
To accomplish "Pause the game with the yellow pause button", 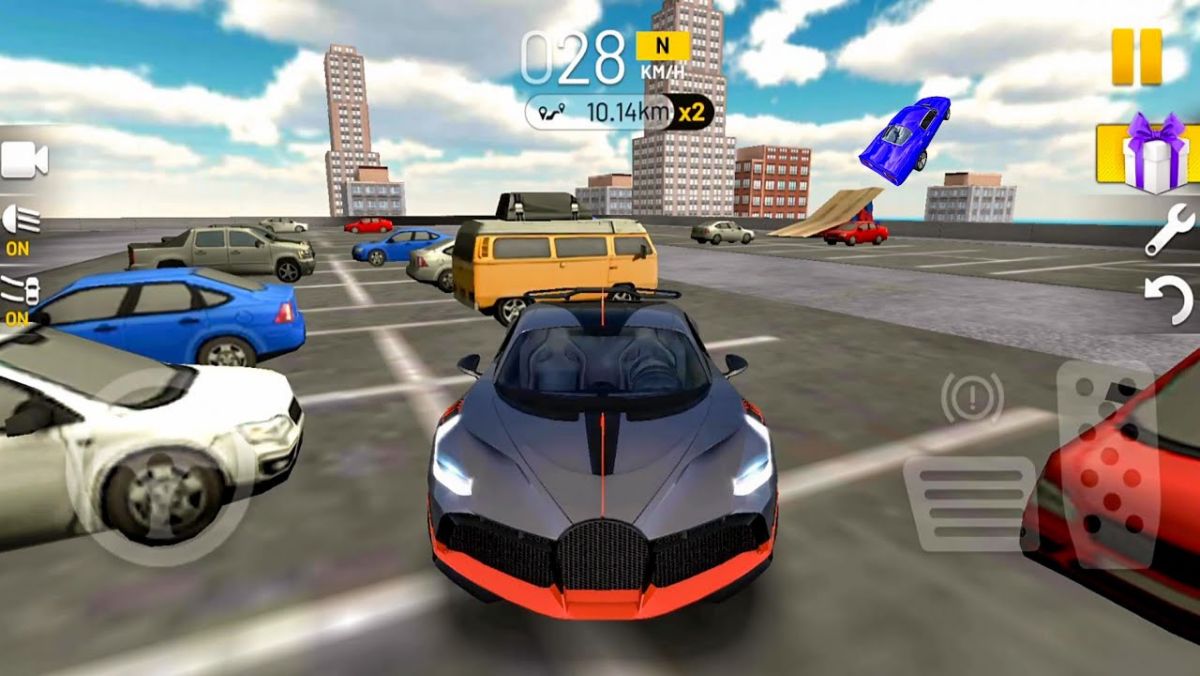I will (1137, 56).
